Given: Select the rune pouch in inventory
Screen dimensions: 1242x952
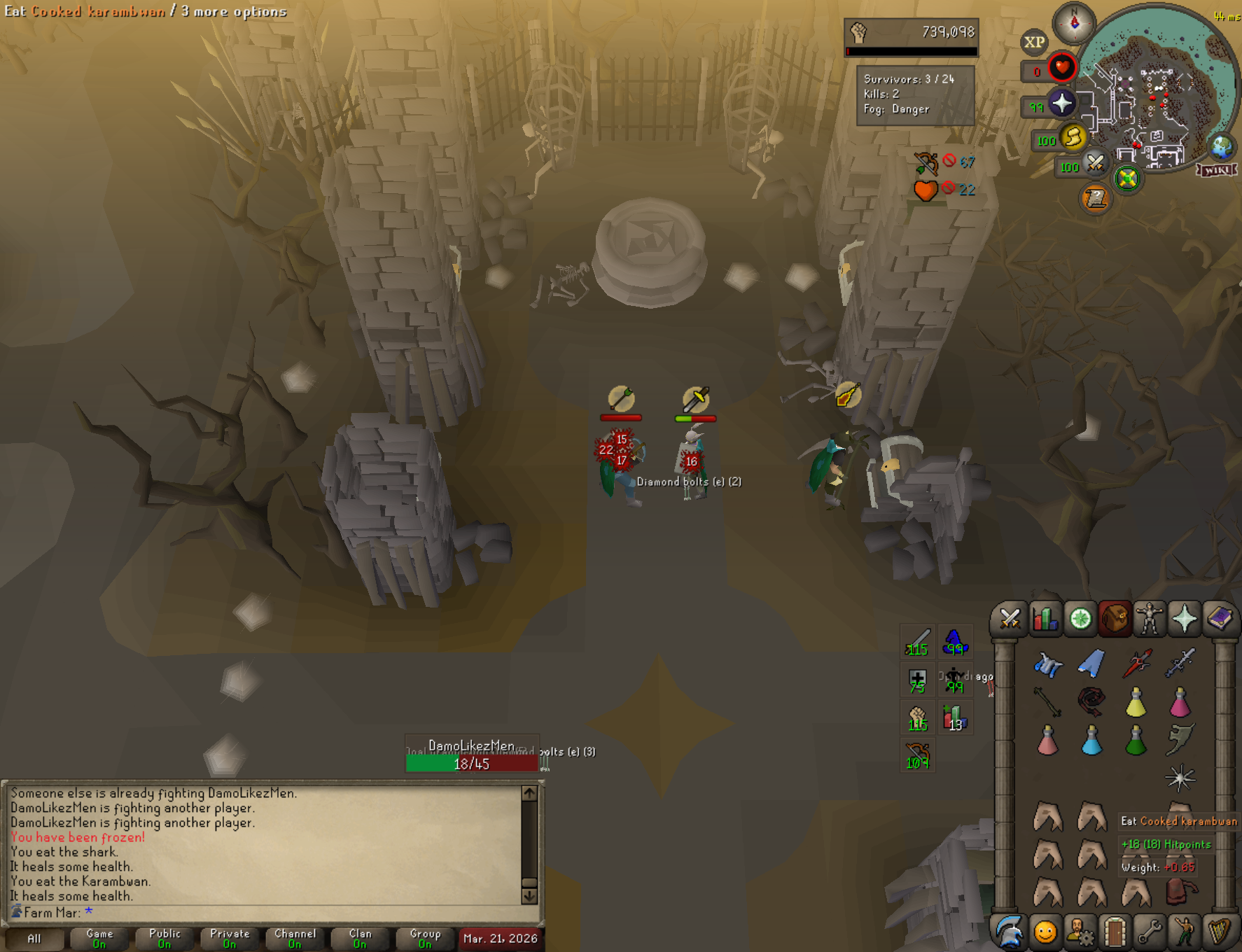Looking at the screenshot, I should 1180,892.
